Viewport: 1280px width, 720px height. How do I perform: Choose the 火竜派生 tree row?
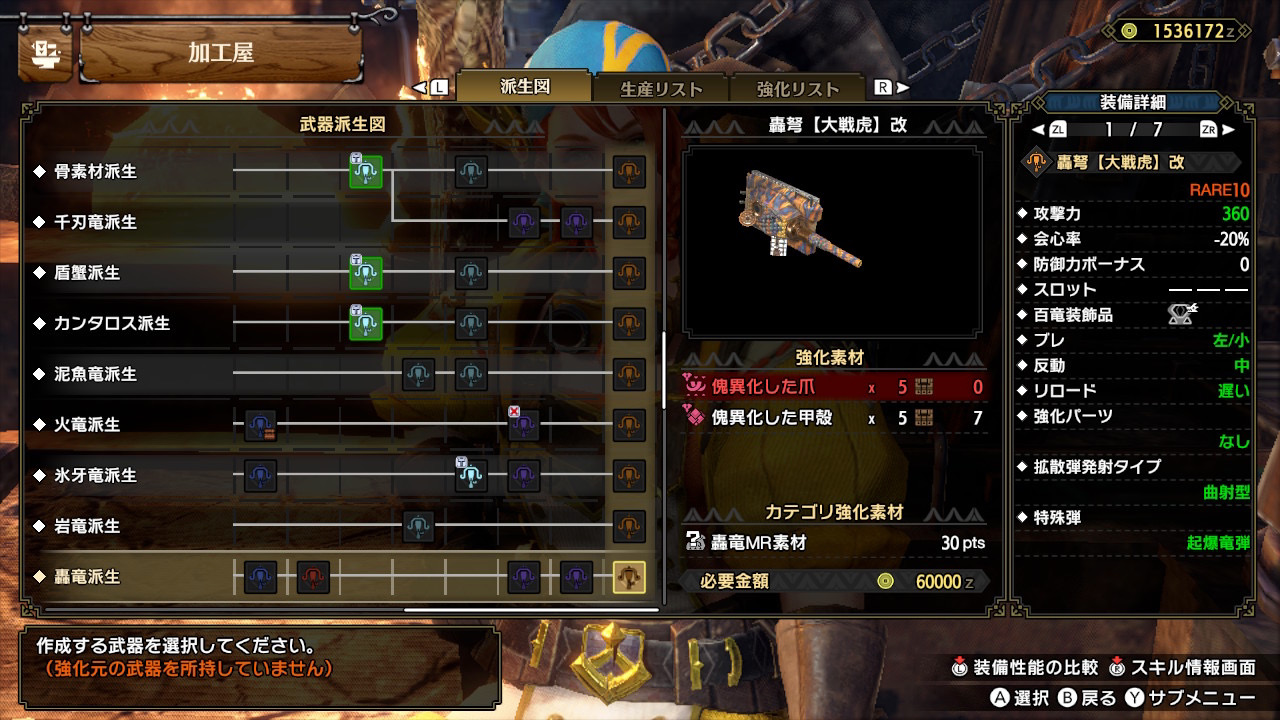87,425
